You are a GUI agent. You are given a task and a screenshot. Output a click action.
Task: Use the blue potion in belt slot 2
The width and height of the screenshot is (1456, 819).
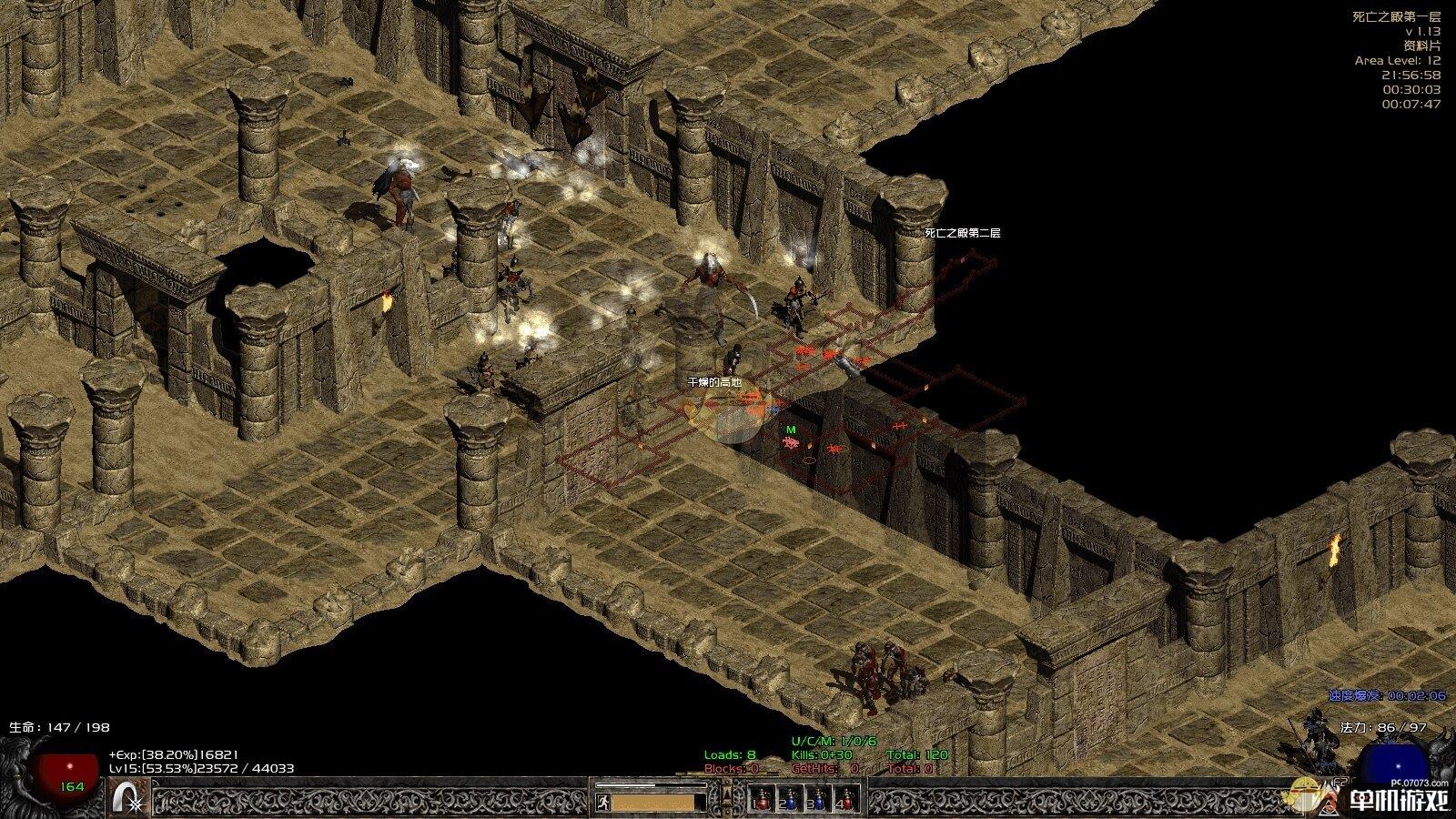tap(791, 799)
